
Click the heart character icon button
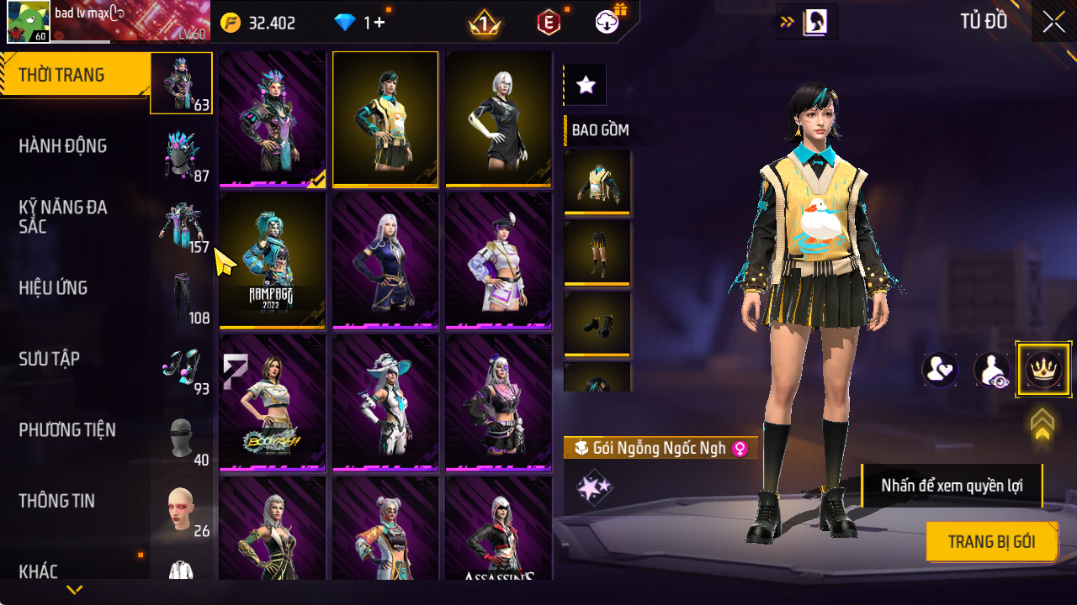(939, 370)
